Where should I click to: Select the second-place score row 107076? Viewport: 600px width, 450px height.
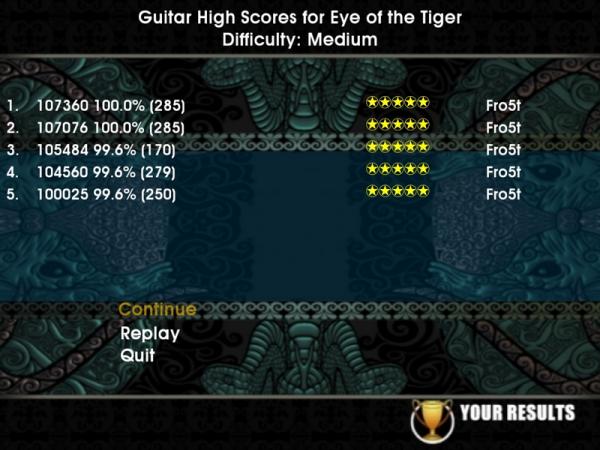pos(111,127)
